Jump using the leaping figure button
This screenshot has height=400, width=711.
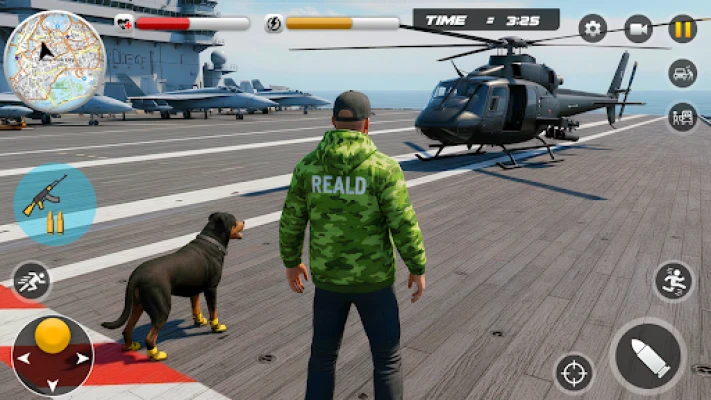tap(674, 281)
